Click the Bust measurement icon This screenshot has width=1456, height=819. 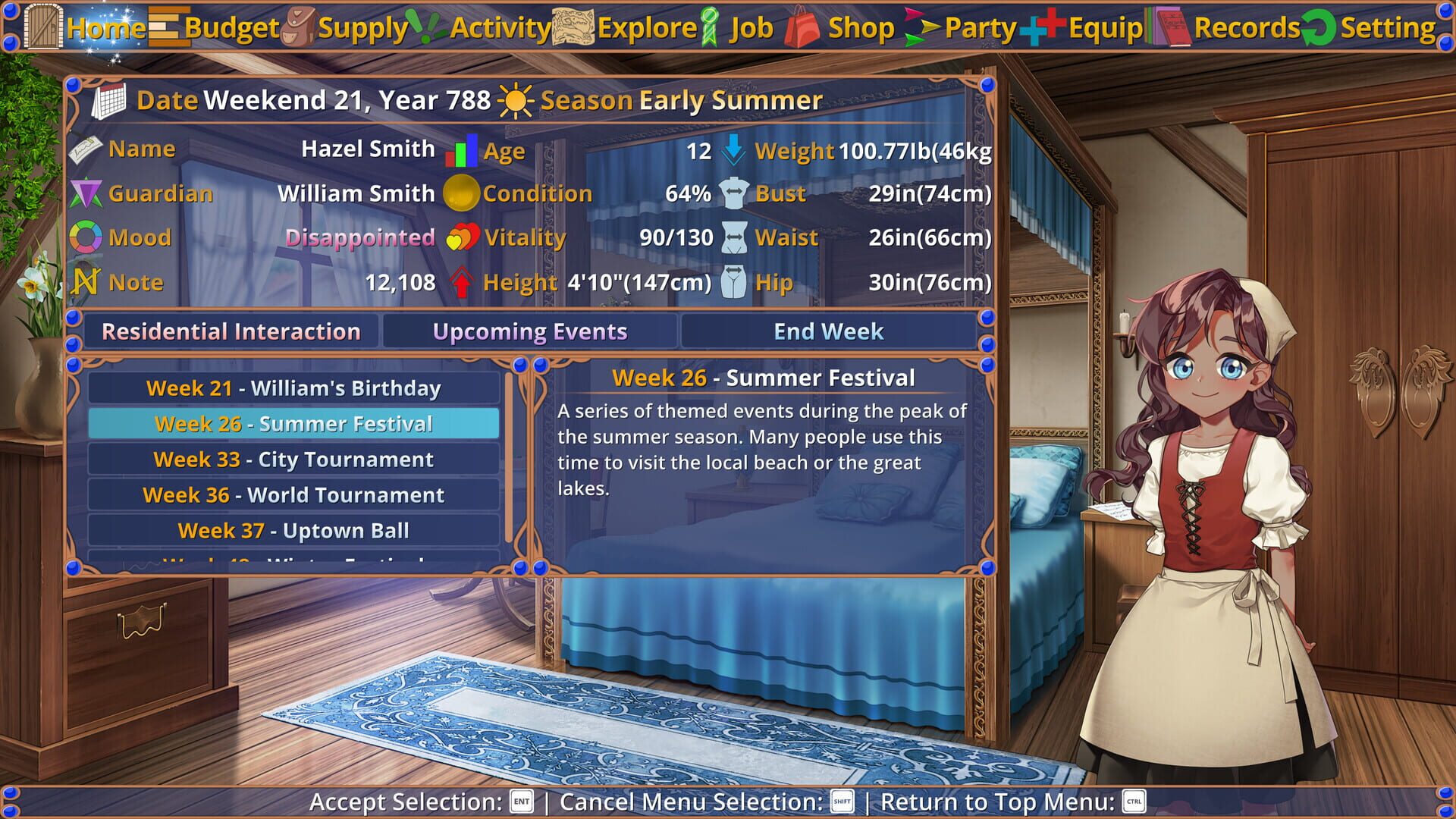(734, 193)
